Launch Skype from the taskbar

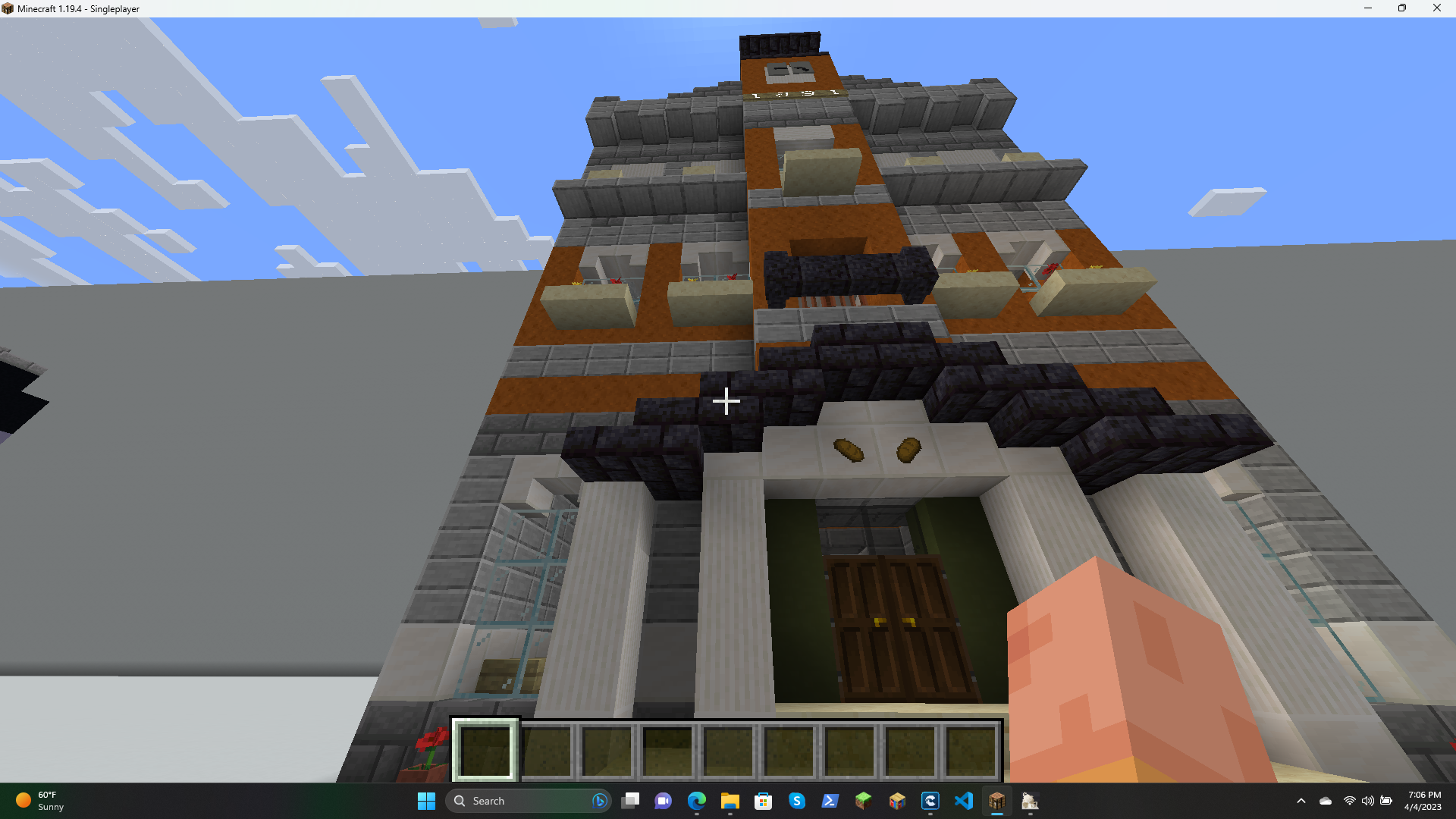click(x=798, y=802)
